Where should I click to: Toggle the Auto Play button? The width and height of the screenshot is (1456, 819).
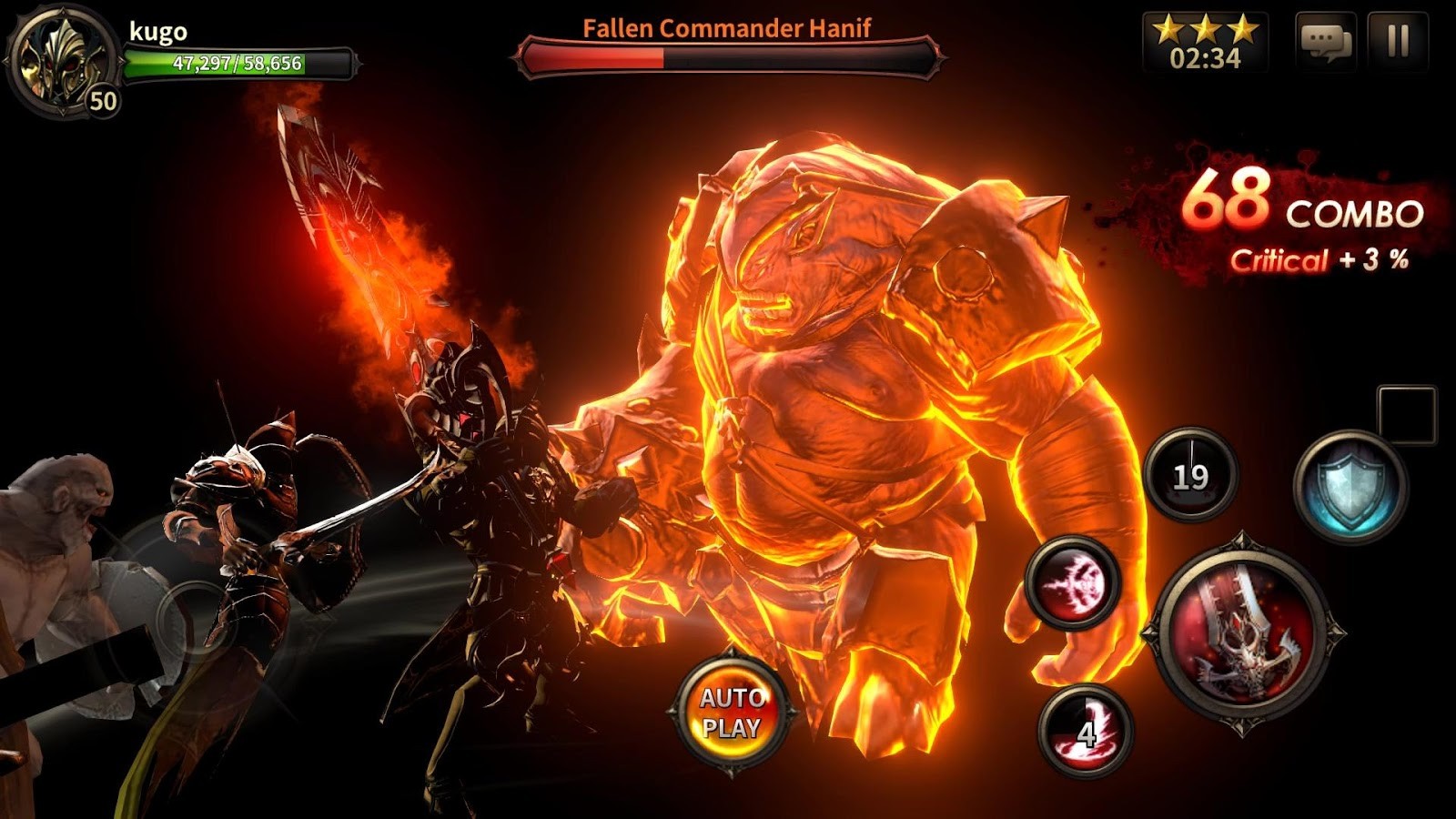pos(731,713)
